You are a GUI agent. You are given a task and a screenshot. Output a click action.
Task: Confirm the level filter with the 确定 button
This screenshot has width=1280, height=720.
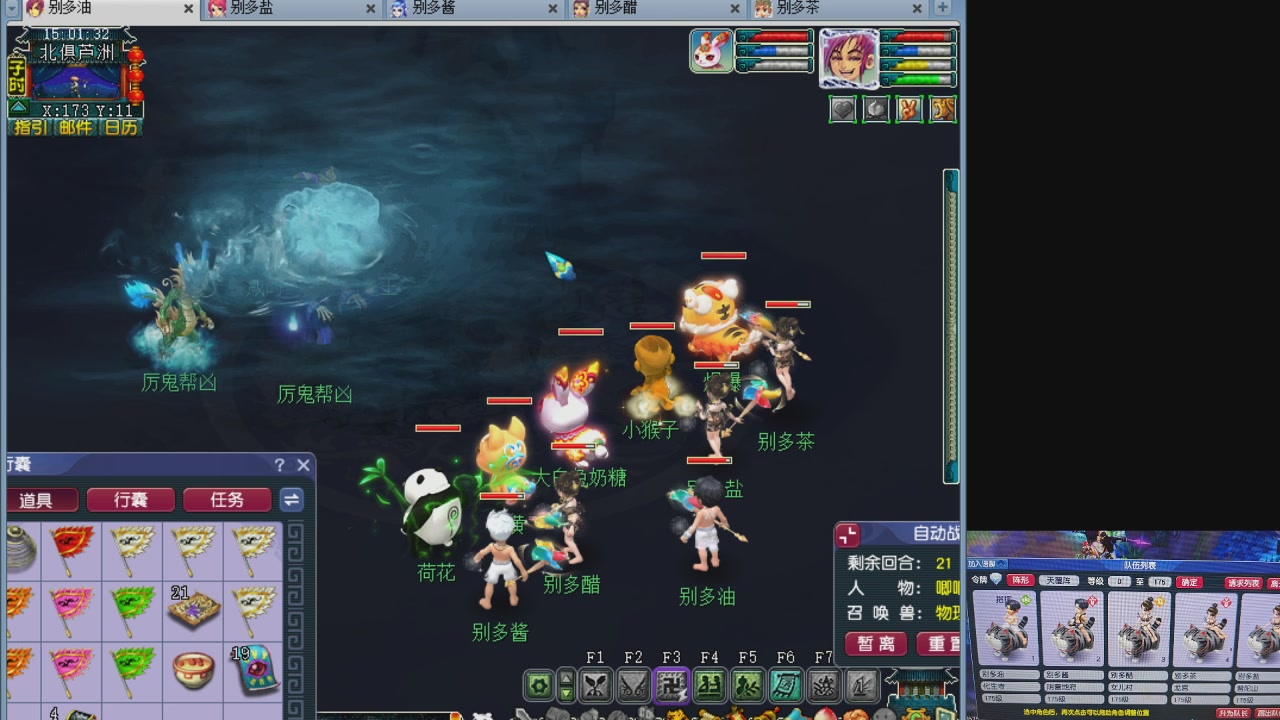(1189, 582)
